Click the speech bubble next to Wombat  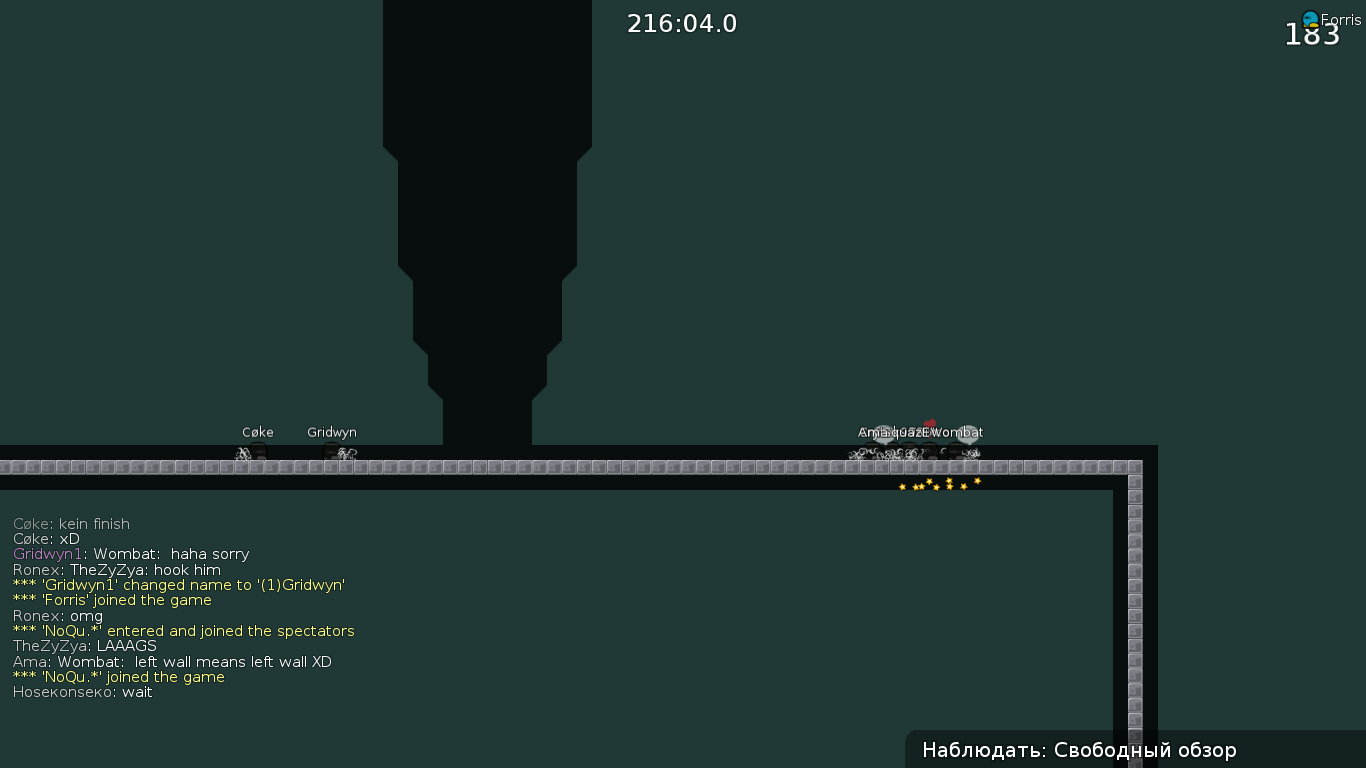(x=967, y=433)
